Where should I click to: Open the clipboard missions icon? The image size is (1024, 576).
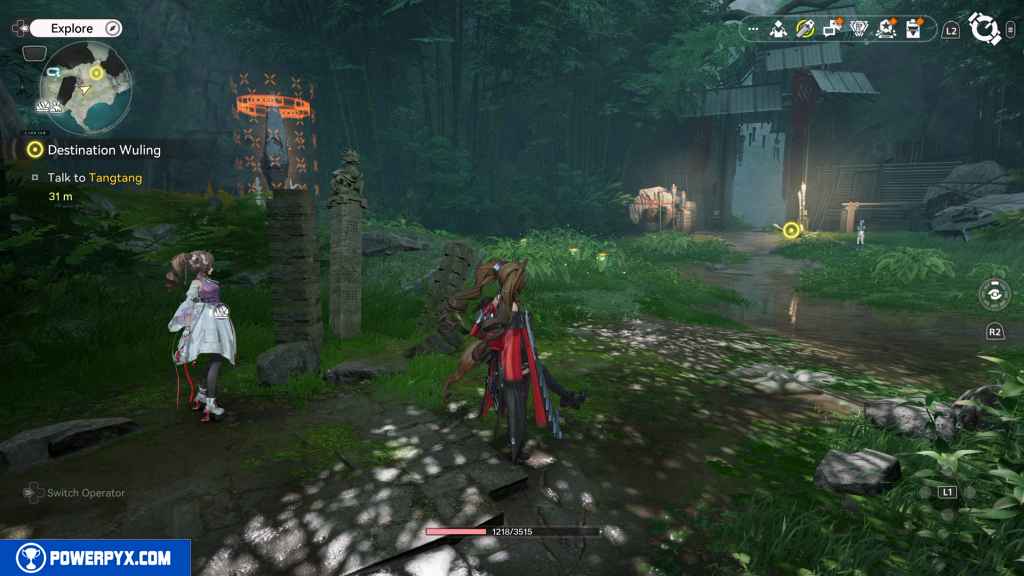tap(912, 30)
